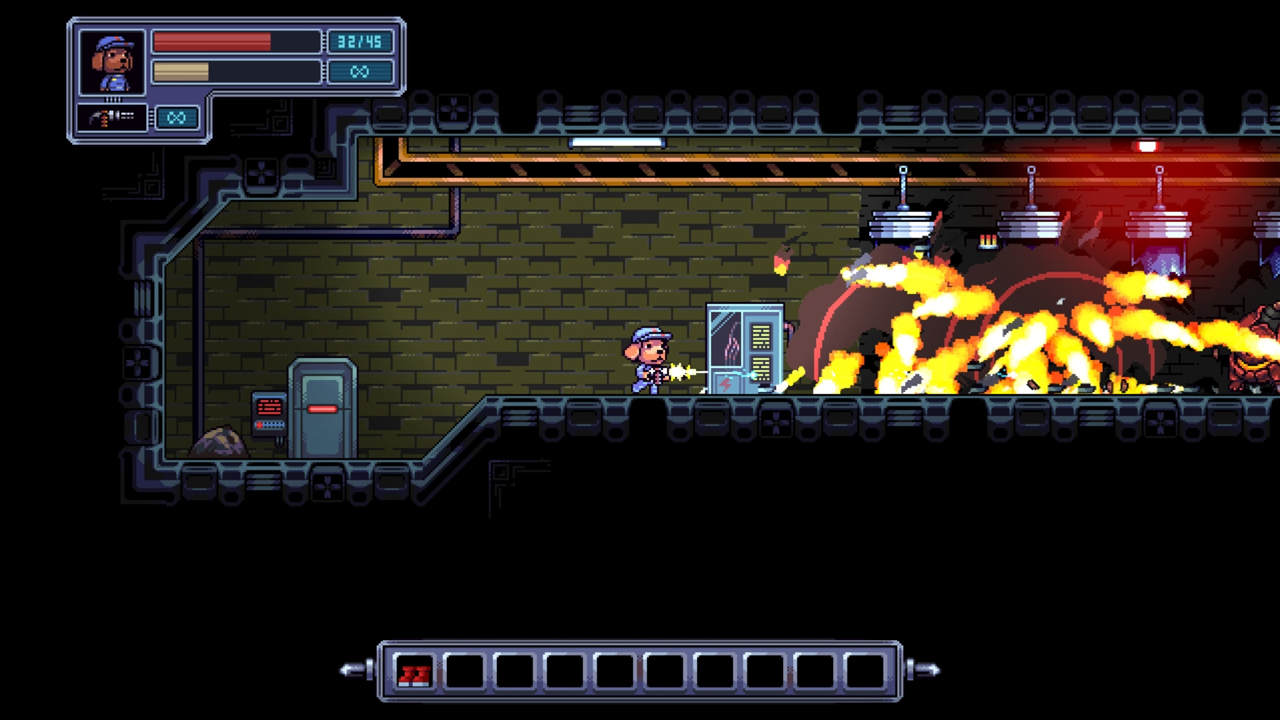Click the red health bar
Viewport: 1280px width, 720px height.
click(x=211, y=42)
